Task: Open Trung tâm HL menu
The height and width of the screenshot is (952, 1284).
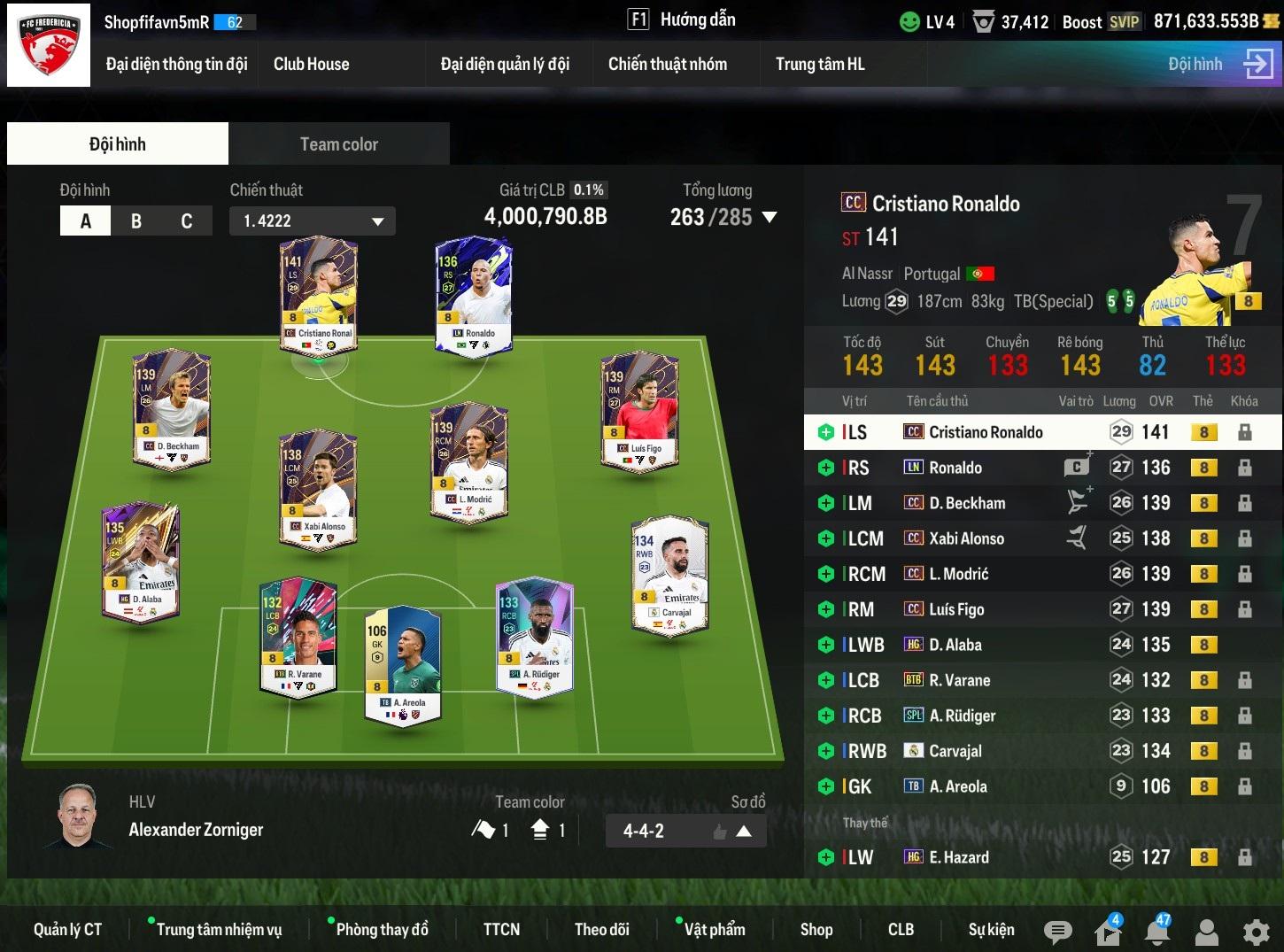Action: click(819, 64)
